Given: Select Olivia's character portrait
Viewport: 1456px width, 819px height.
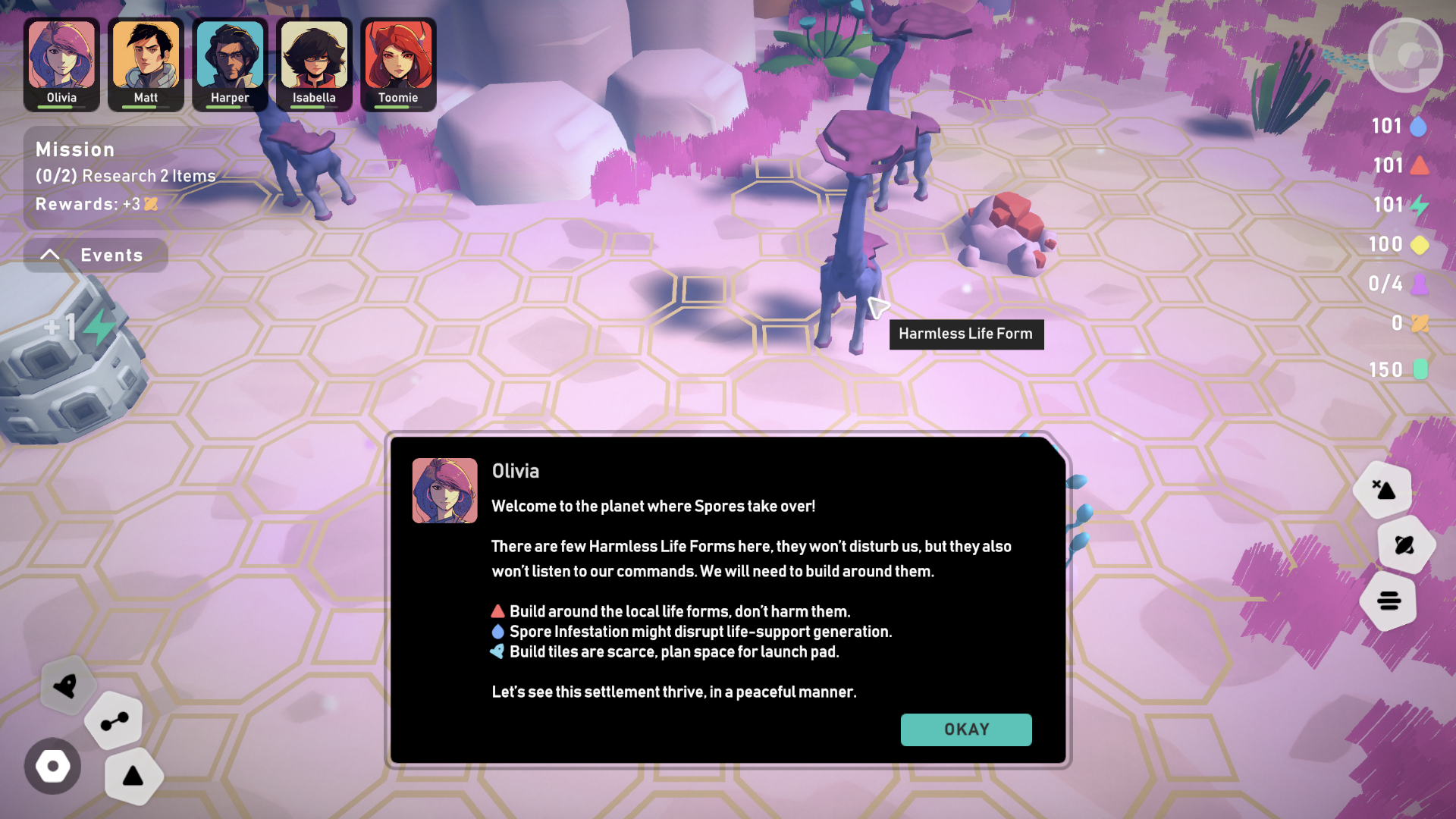Looking at the screenshot, I should coord(61,57).
